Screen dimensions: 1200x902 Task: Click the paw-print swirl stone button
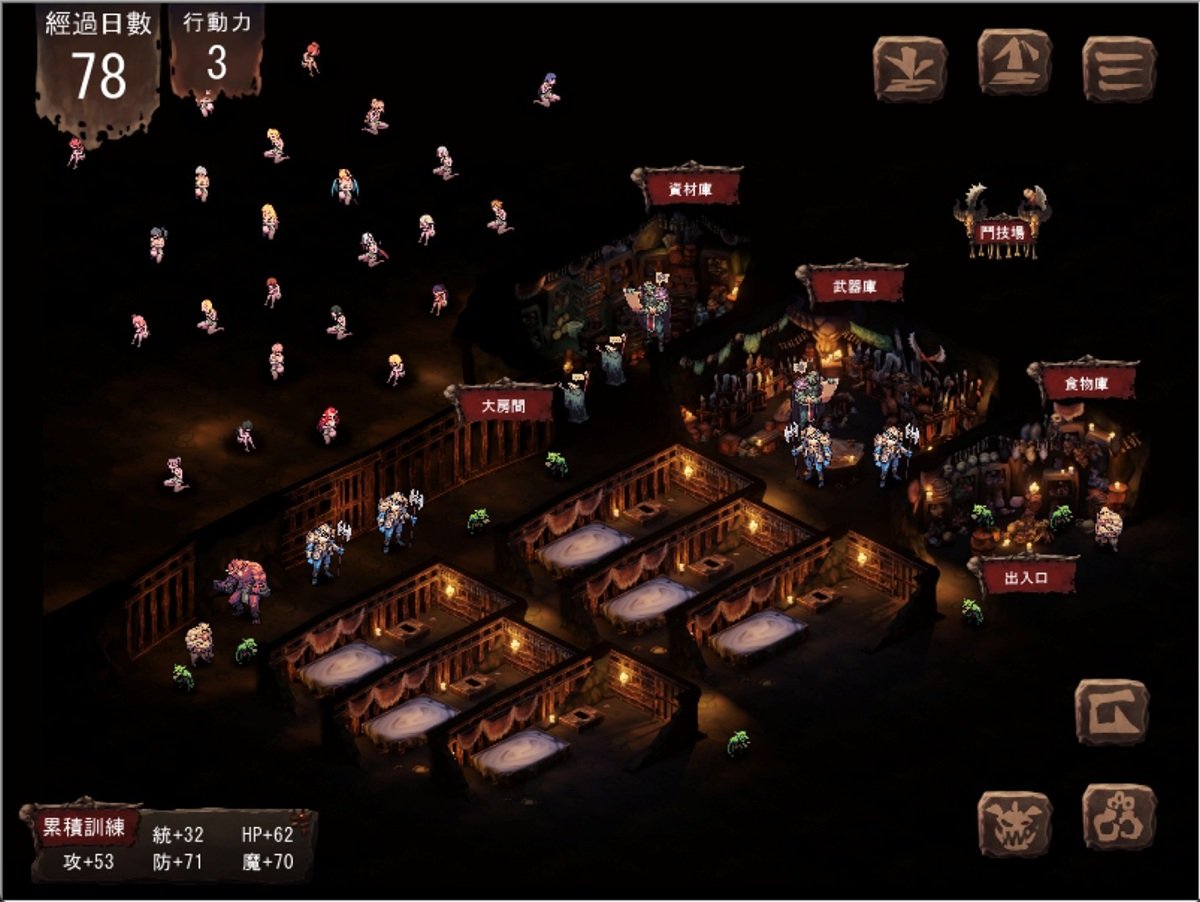[1119, 817]
